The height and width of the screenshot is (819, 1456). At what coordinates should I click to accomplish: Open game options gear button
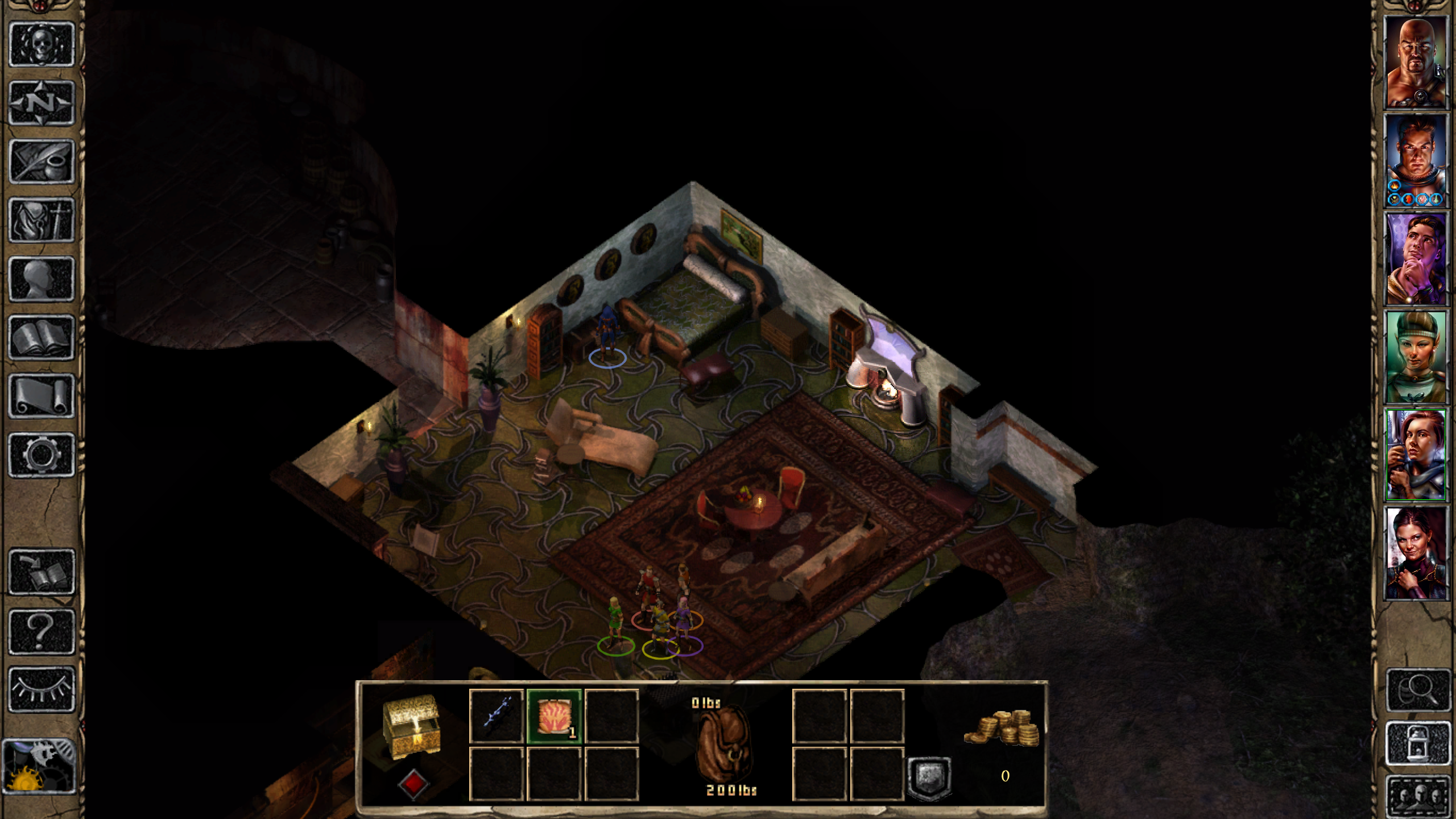click(42, 455)
